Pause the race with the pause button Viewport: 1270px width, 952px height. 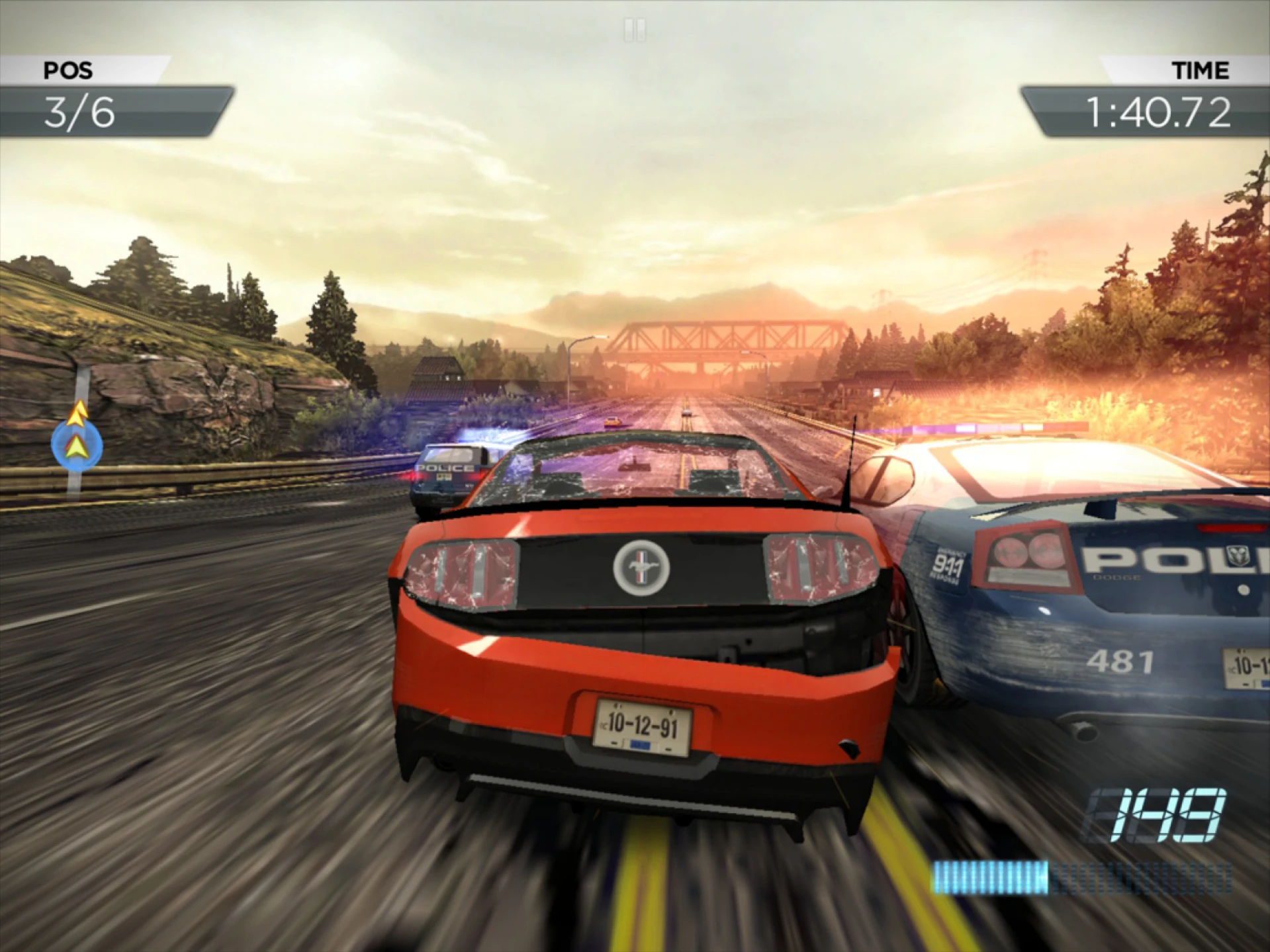(x=635, y=30)
